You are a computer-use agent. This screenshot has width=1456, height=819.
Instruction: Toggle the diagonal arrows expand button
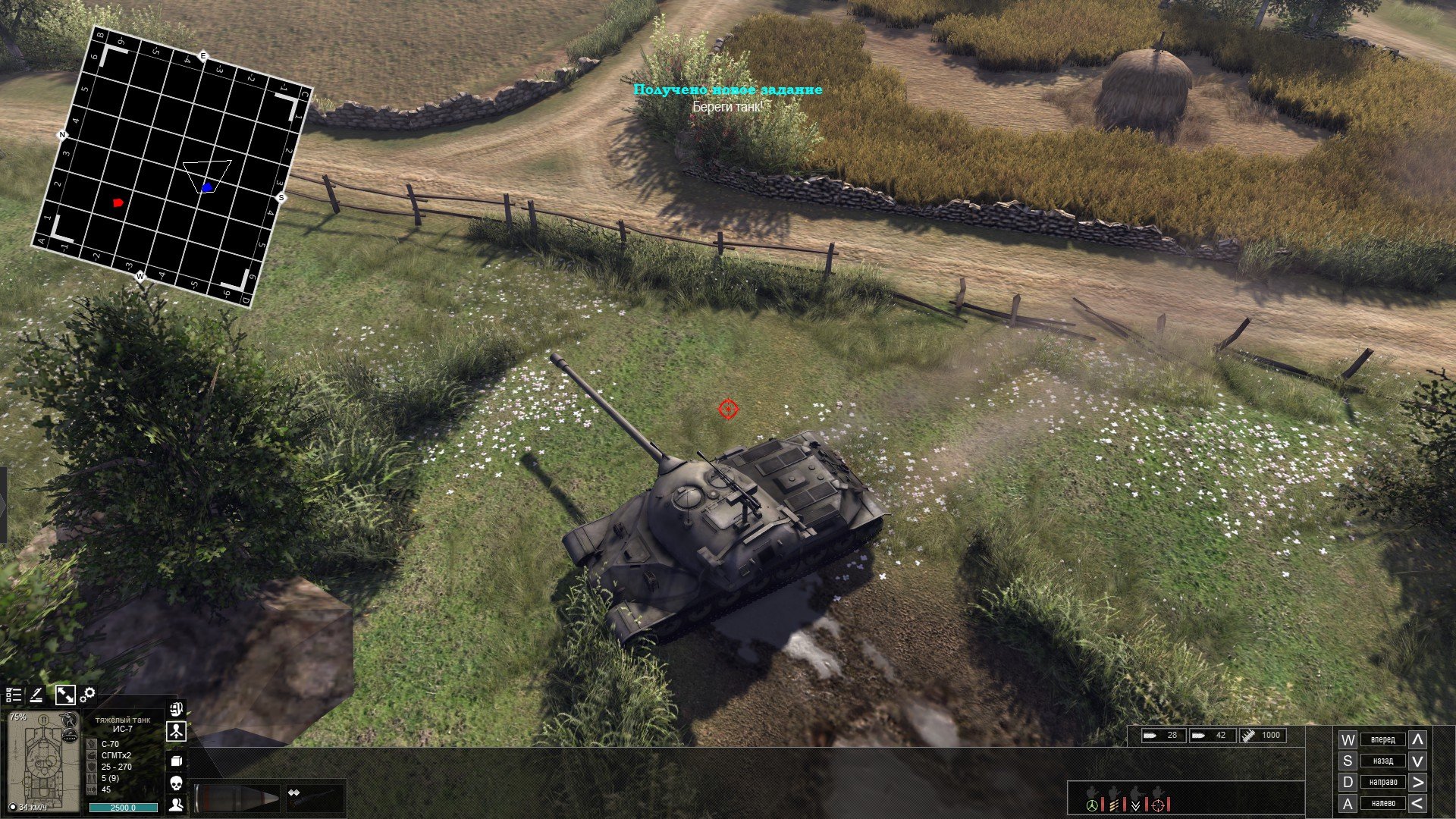tap(65, 695)
